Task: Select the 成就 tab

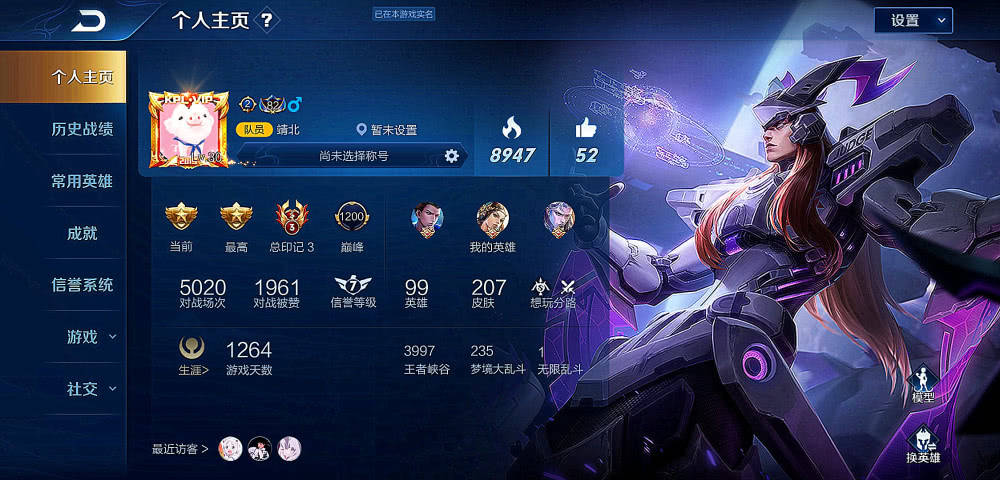Action: (x=82, y=233)
